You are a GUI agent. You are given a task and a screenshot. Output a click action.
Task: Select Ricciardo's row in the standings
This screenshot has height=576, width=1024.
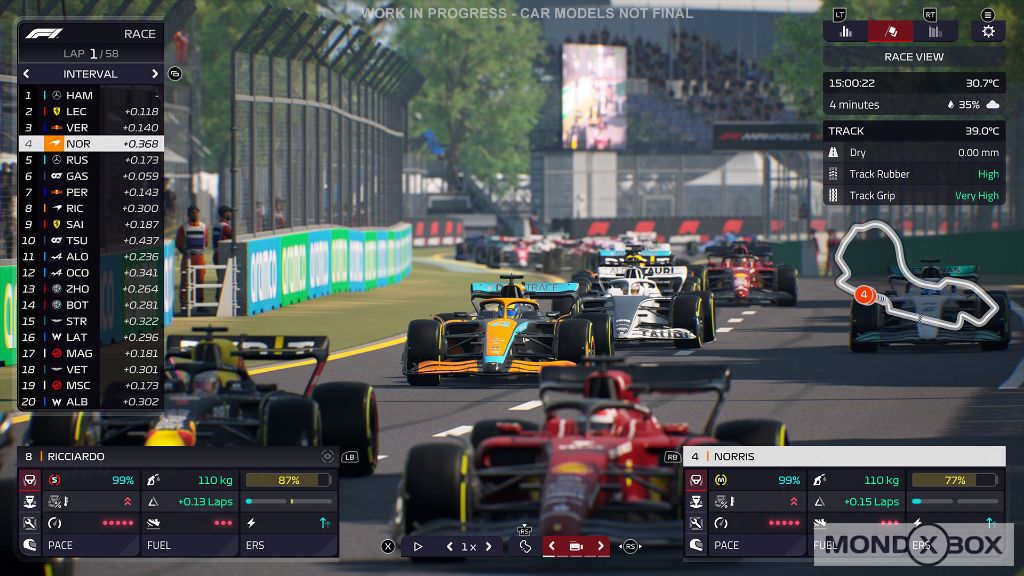point(90,208)
